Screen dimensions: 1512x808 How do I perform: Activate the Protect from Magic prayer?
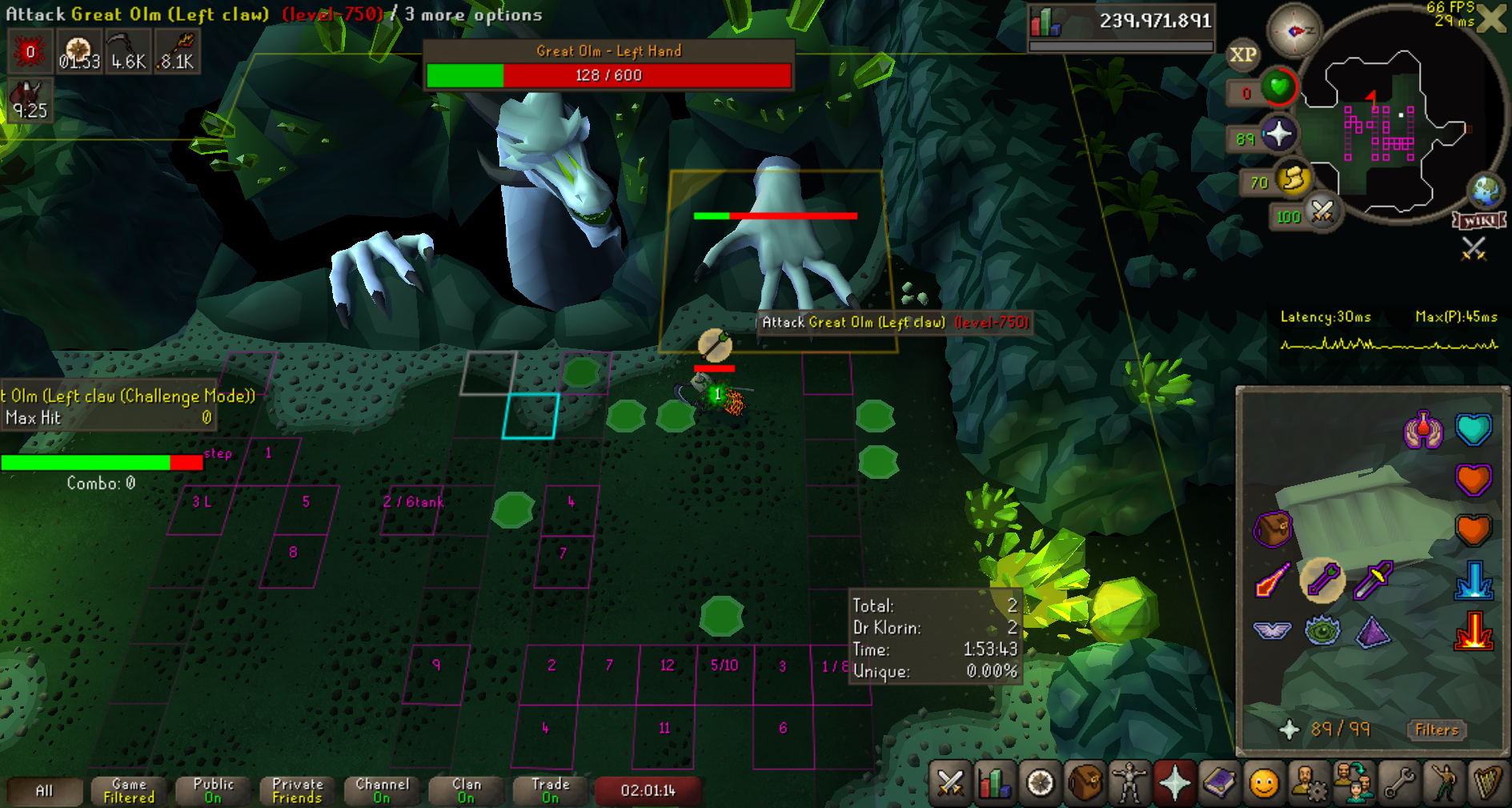tap(1273, 581)
